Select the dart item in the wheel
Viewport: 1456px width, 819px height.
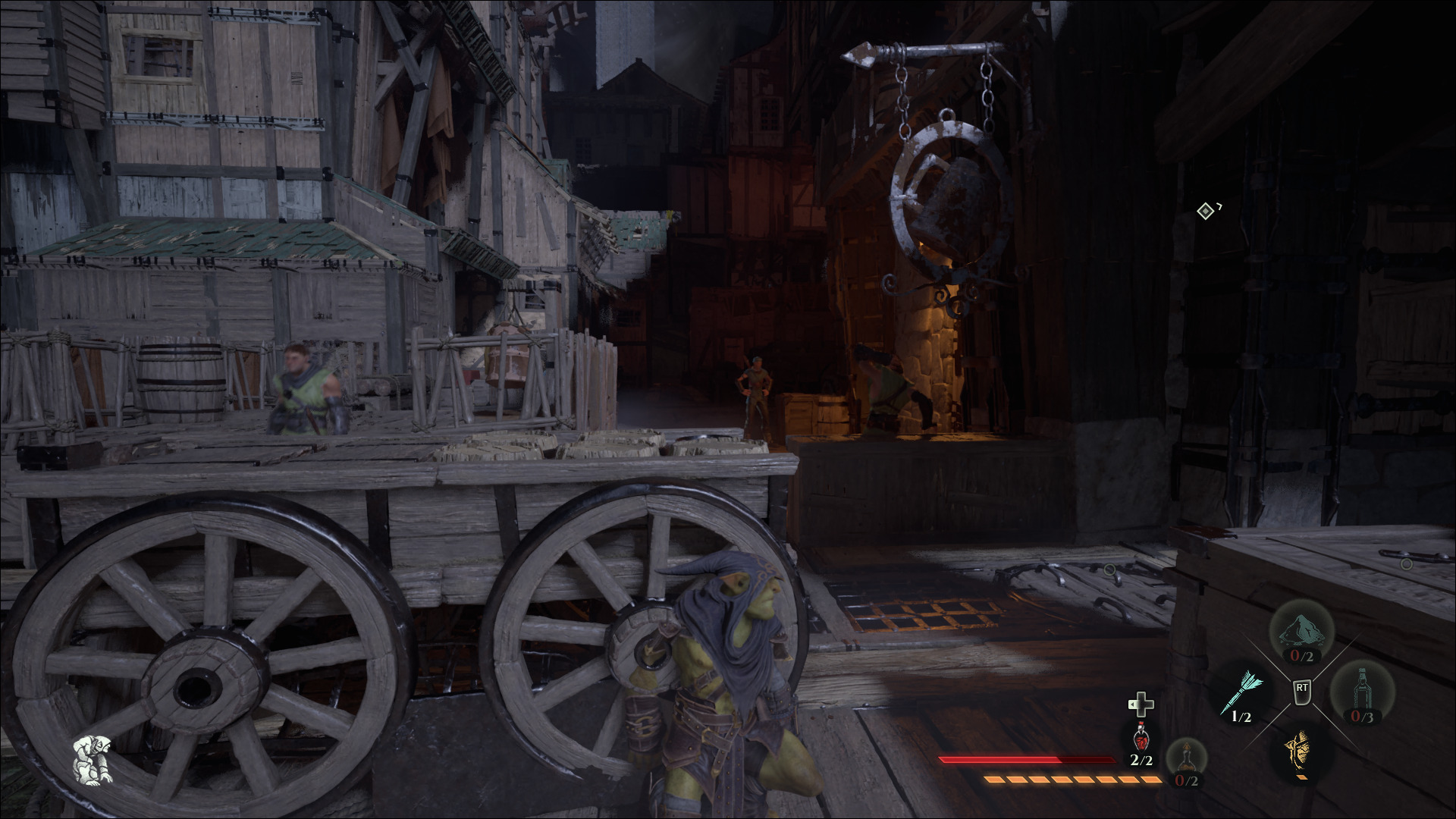1241,692
